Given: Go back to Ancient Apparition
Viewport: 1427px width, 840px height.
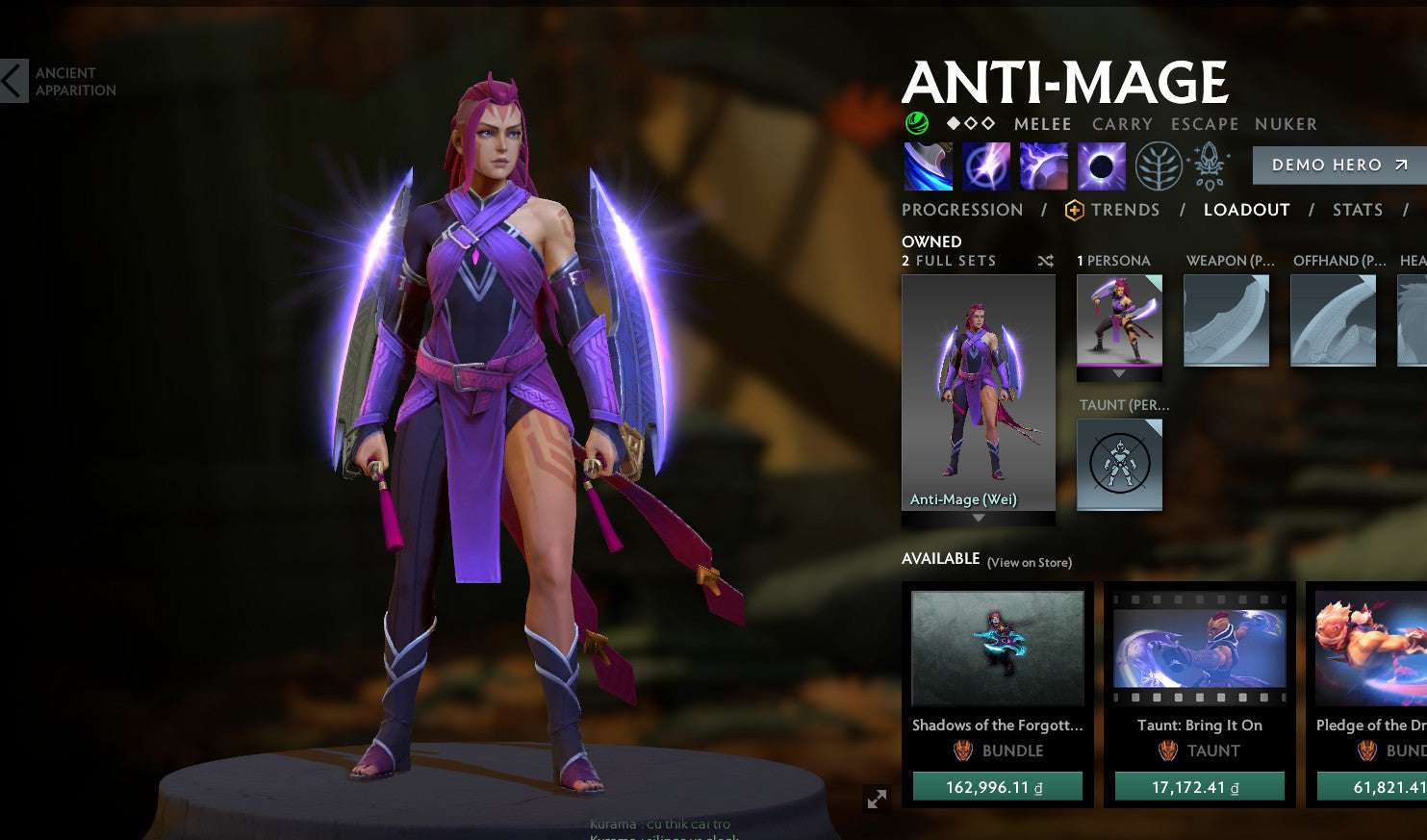Looking at the screenshot, I should (13, 79).
